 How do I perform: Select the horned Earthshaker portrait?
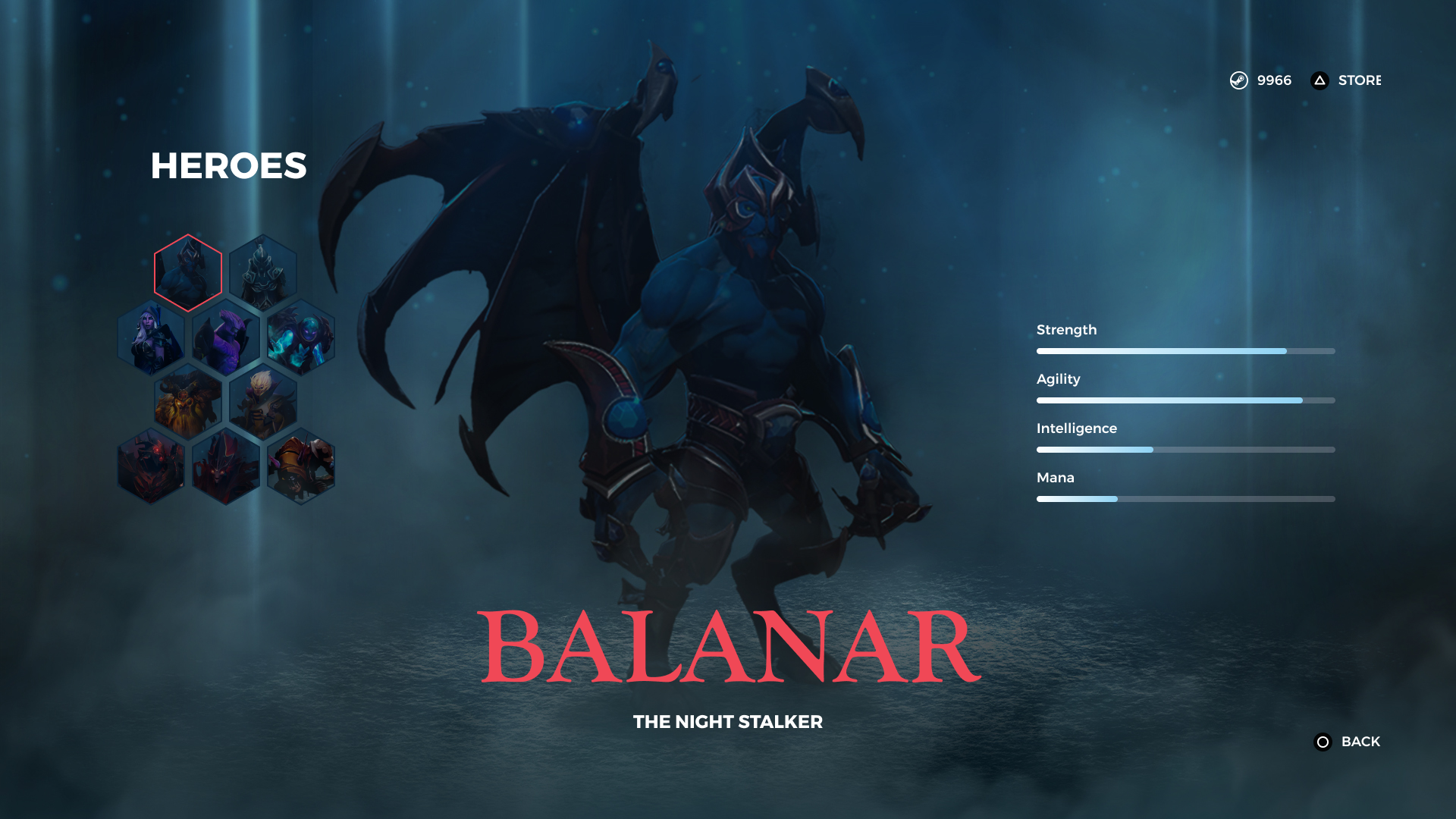click(188, 403)
